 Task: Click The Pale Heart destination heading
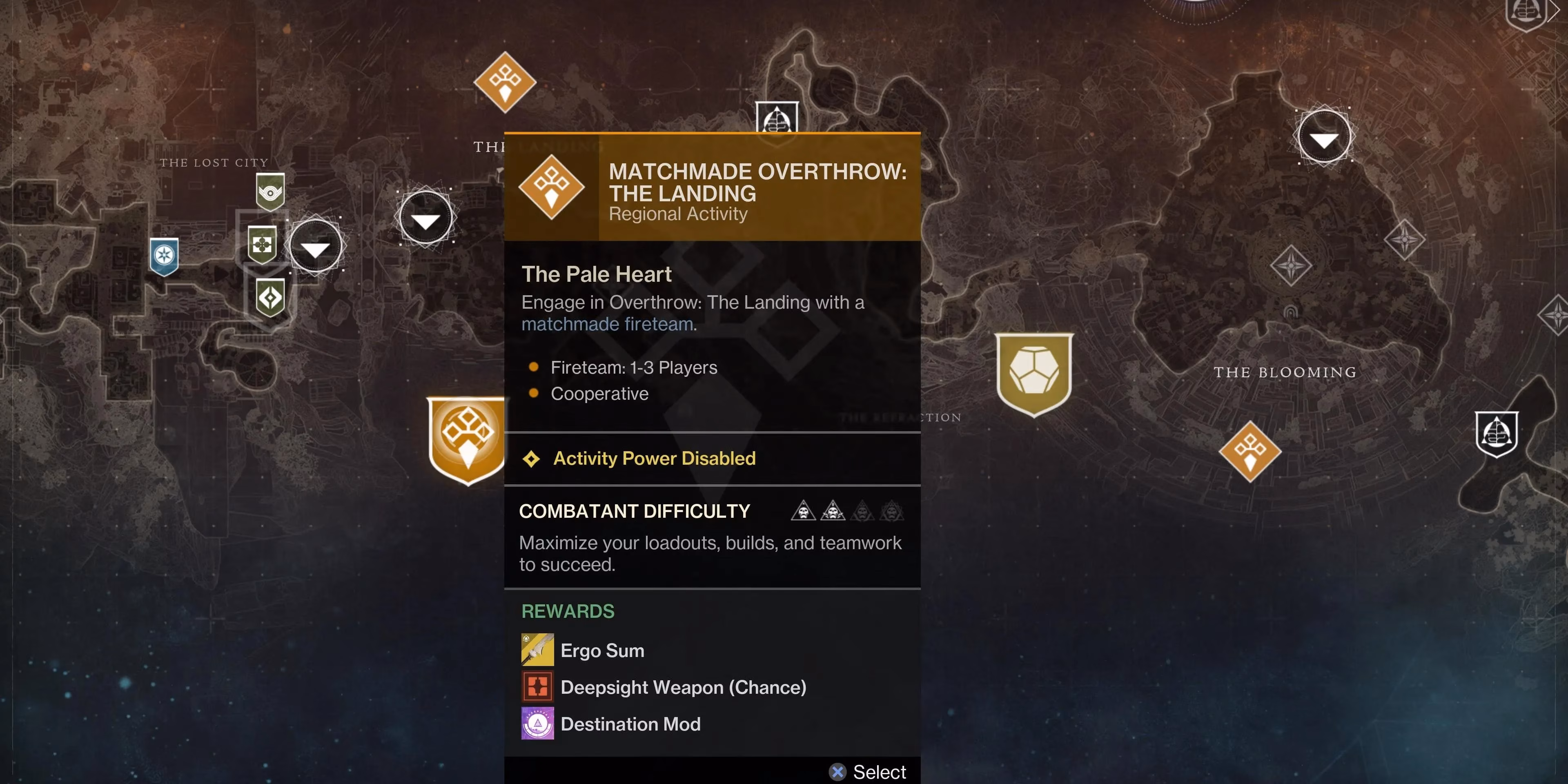tap(597, 274)
